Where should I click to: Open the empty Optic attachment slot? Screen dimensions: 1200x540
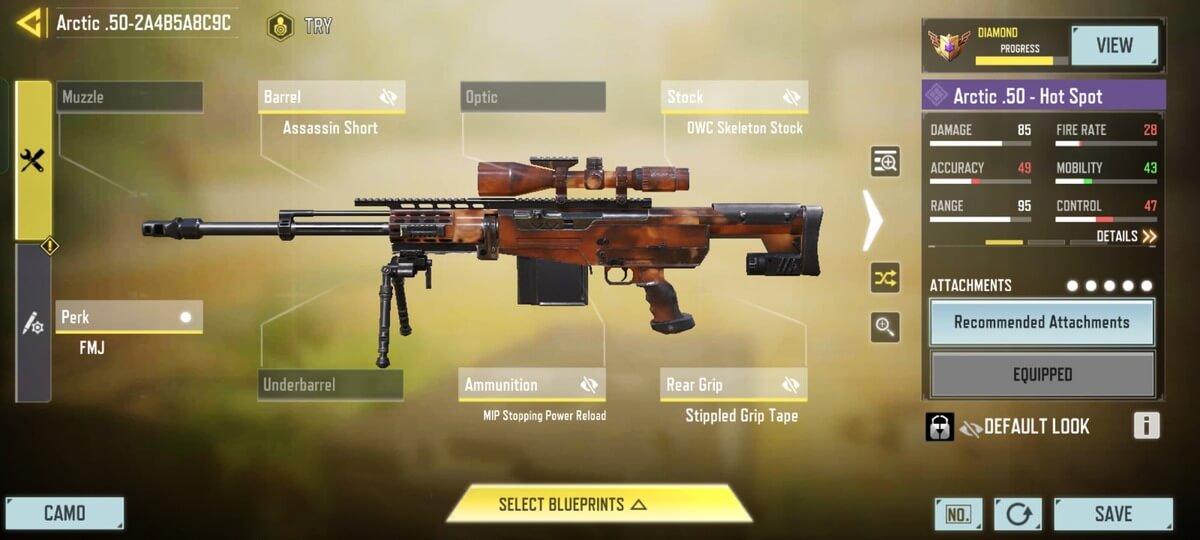(533, 97)
